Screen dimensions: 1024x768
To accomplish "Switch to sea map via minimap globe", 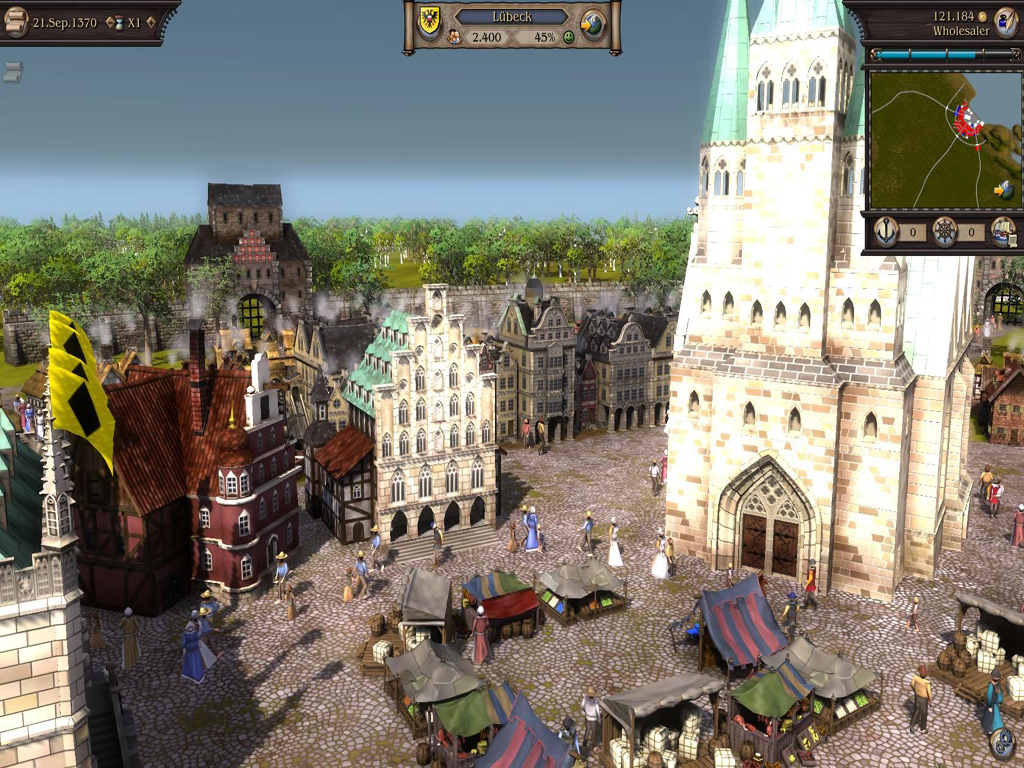I will [x=1004, y=189].
